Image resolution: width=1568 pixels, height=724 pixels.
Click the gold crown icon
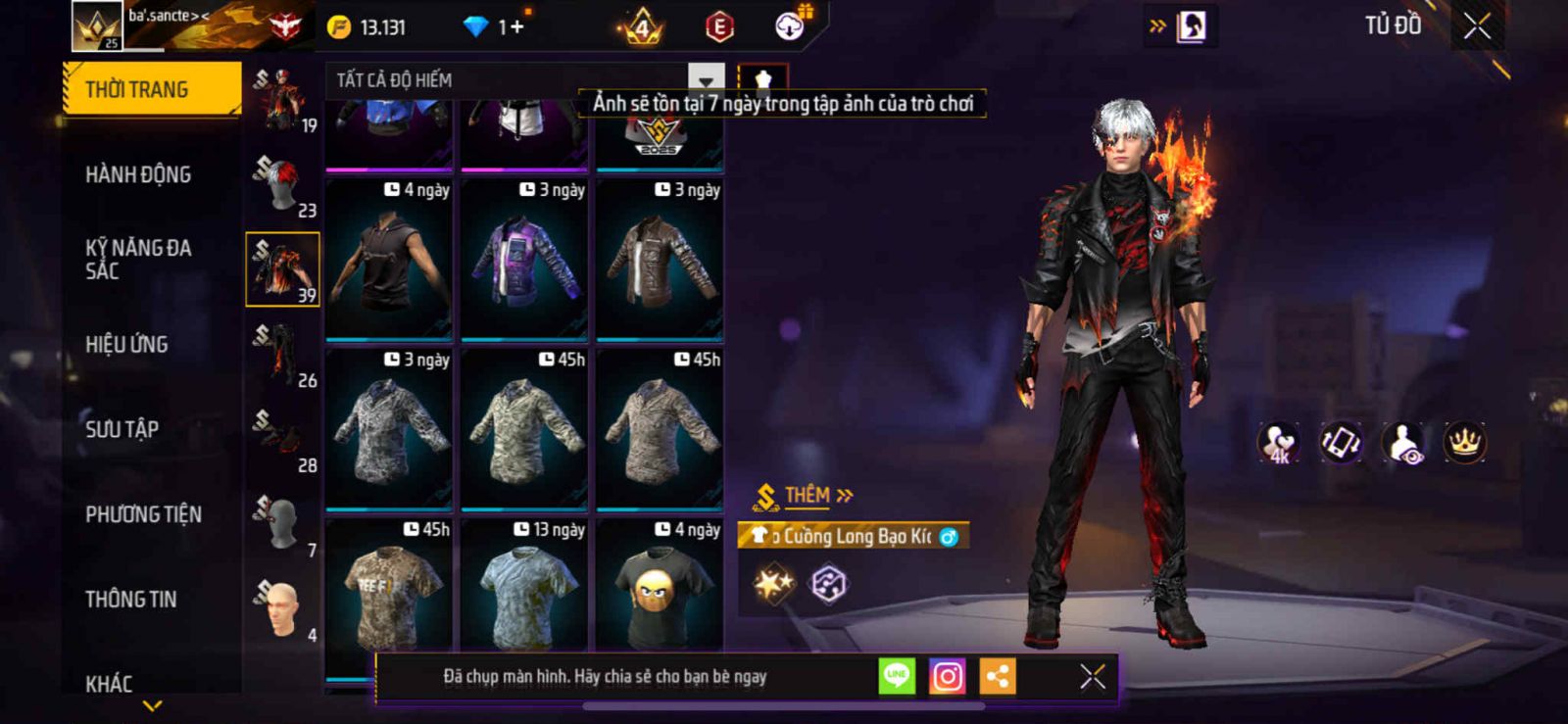click(1464, 443)
